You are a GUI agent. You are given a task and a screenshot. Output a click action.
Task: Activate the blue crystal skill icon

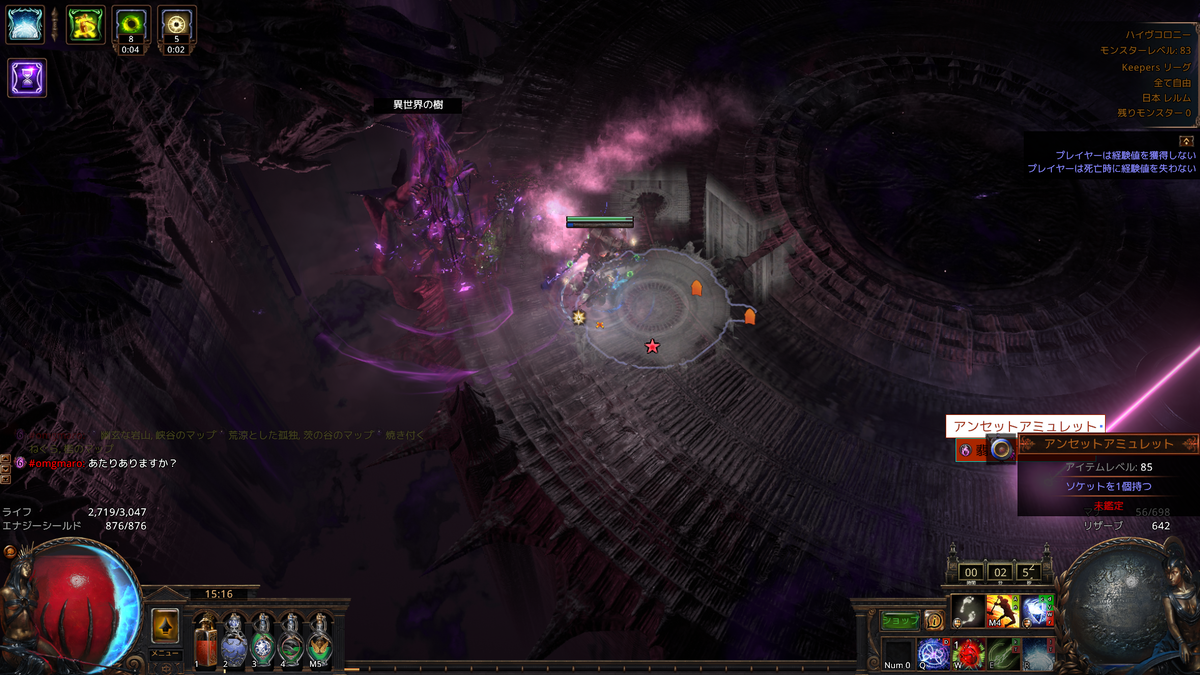coord(1037,611)
